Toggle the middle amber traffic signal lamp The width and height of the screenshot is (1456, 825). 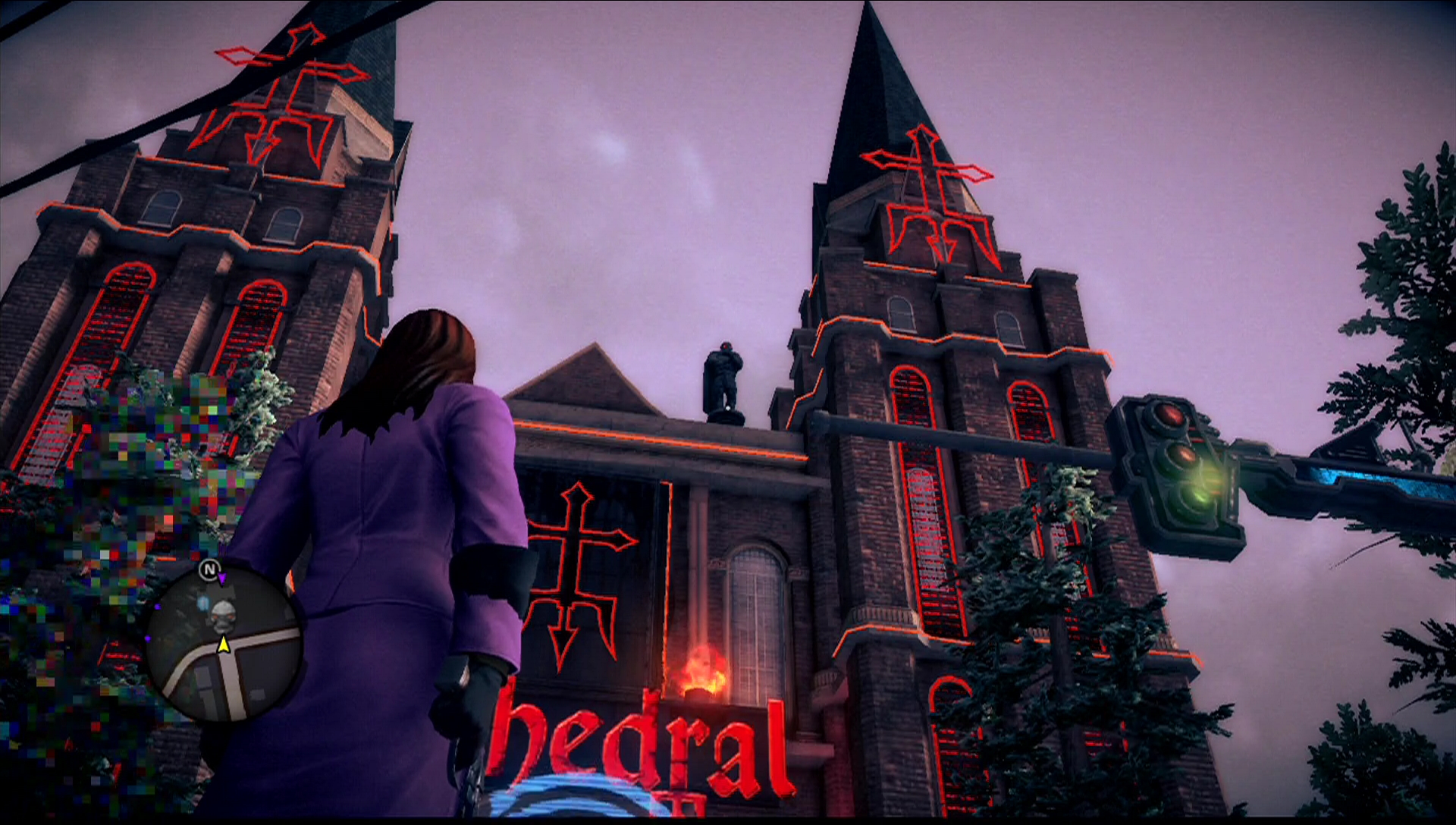[1187, 456]
